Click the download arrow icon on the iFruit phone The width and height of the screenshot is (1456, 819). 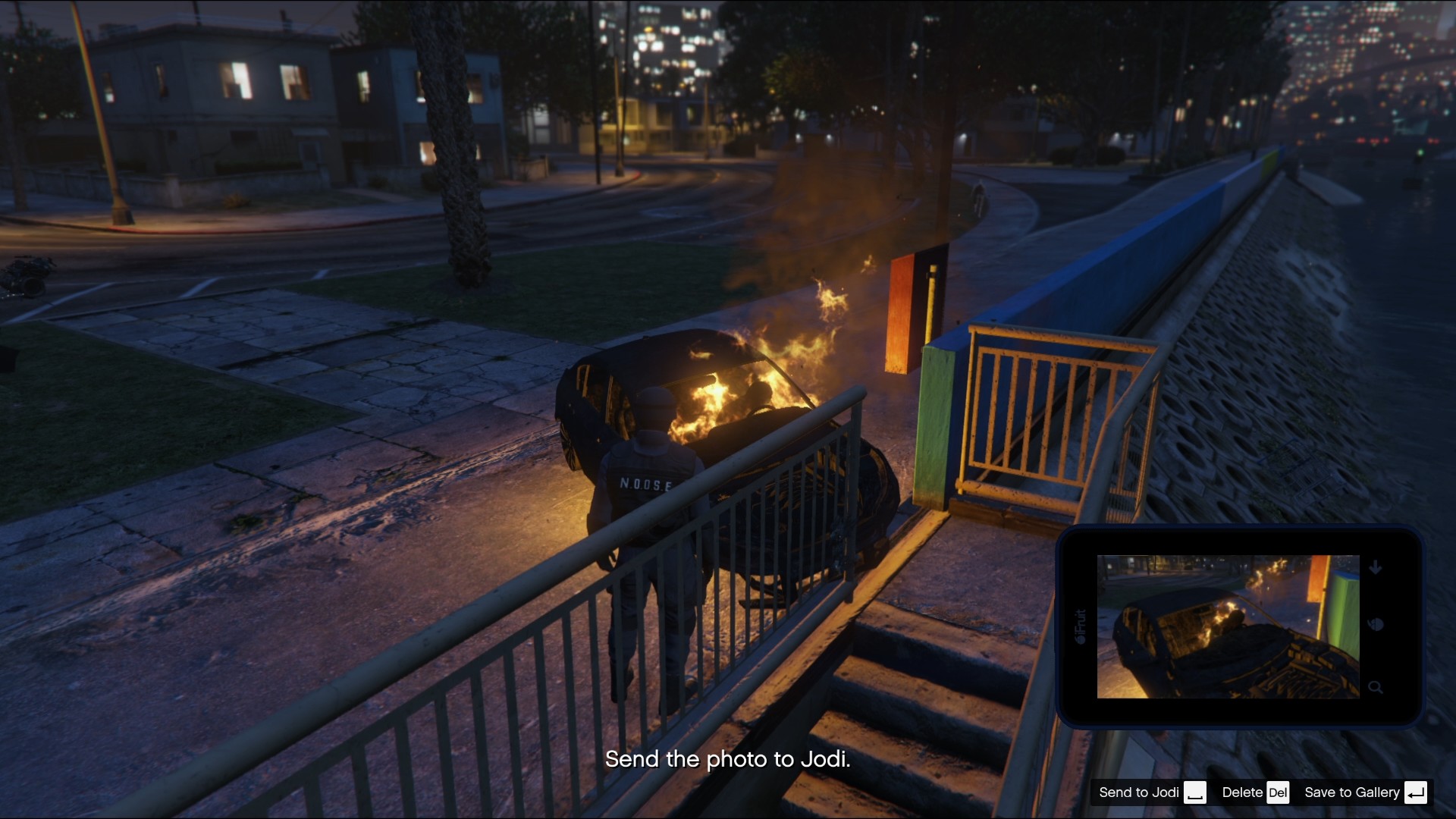(1376, 566)
